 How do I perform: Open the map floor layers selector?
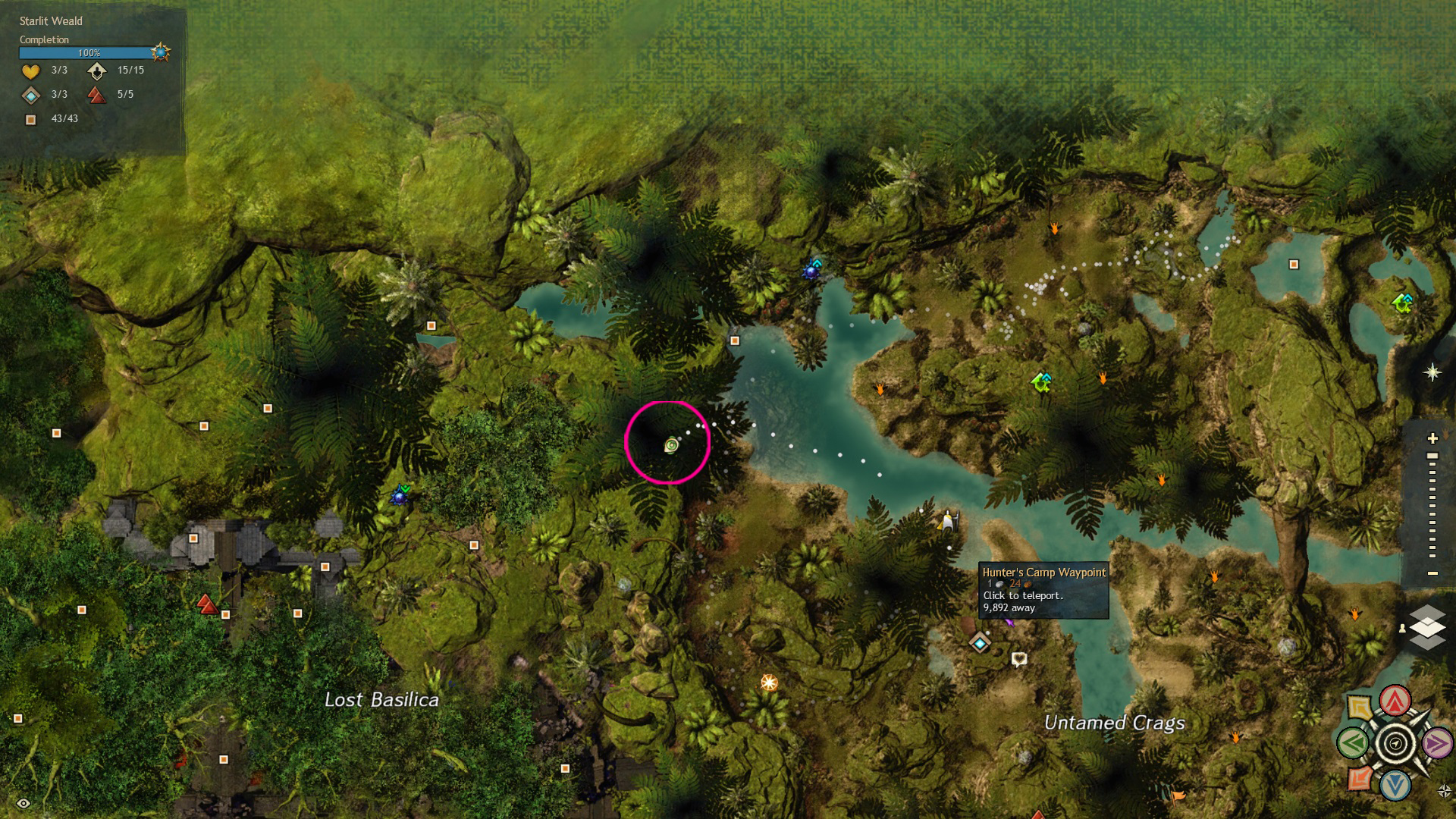click(1427, 627)
